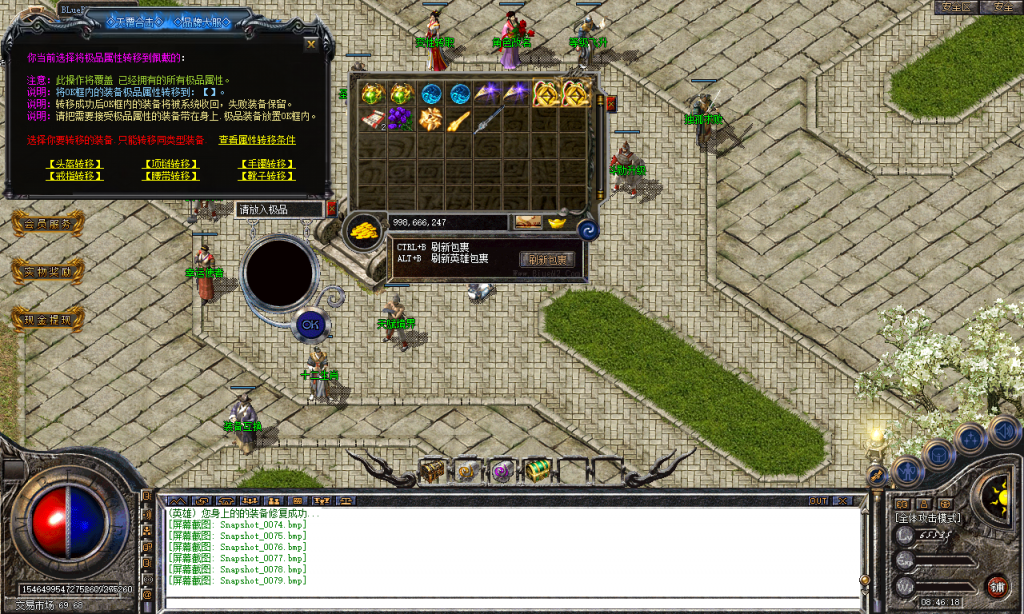This screenshot has width=1024, height=614.
Task: Choose 手镯转移 bracelet transfer option
Action: 267,164
